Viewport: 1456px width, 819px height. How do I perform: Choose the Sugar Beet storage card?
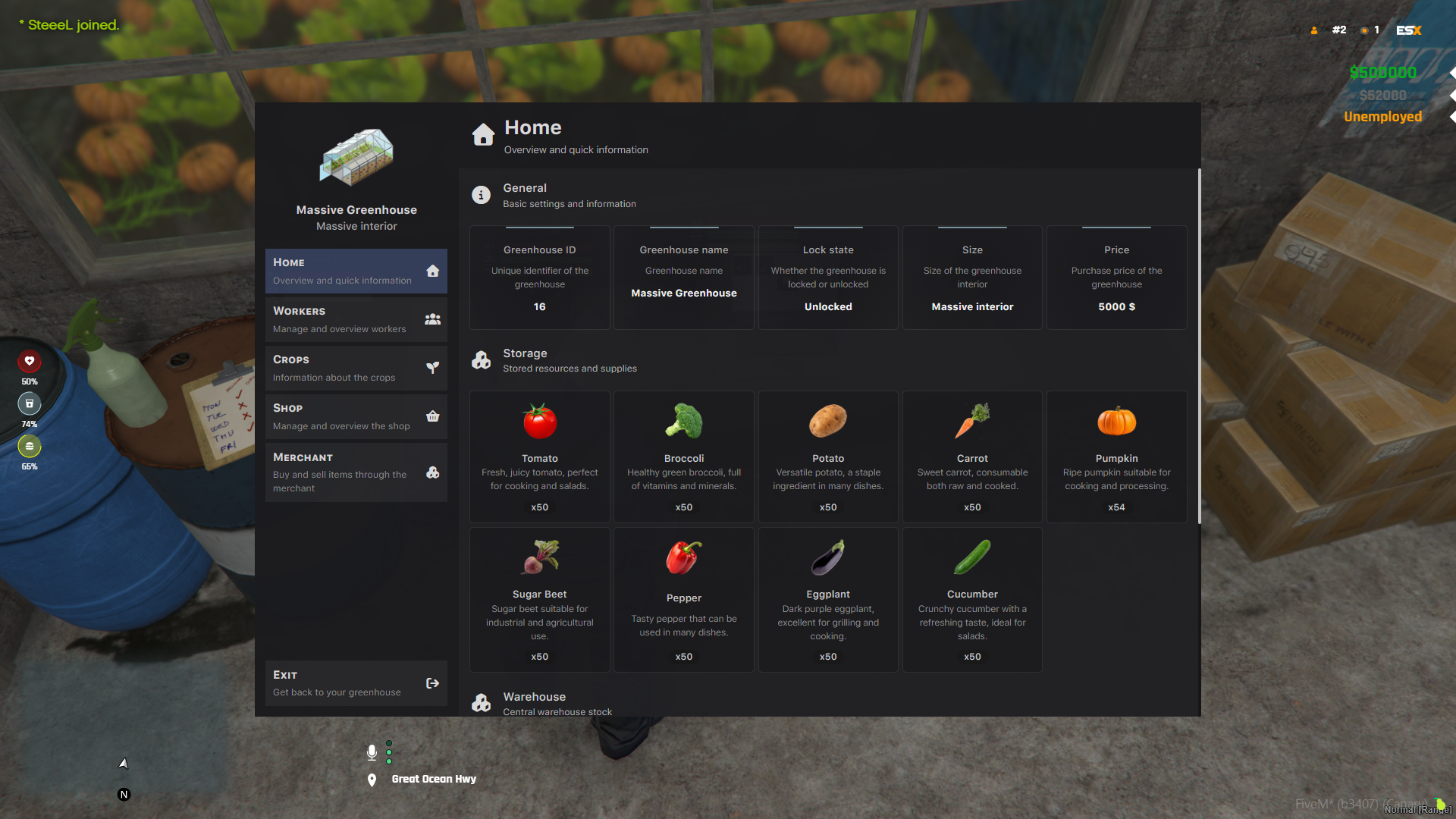point(539,599)
